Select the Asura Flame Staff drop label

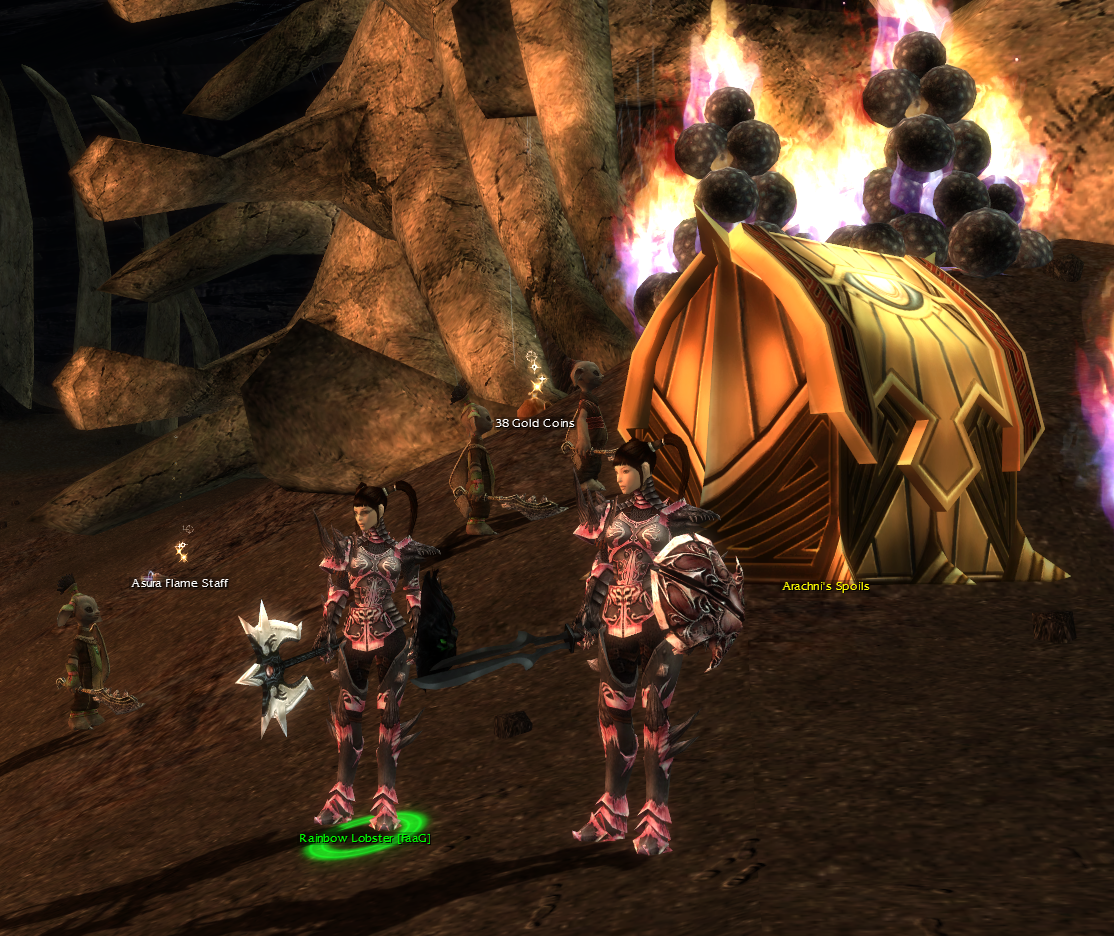(x=180, y=583)
